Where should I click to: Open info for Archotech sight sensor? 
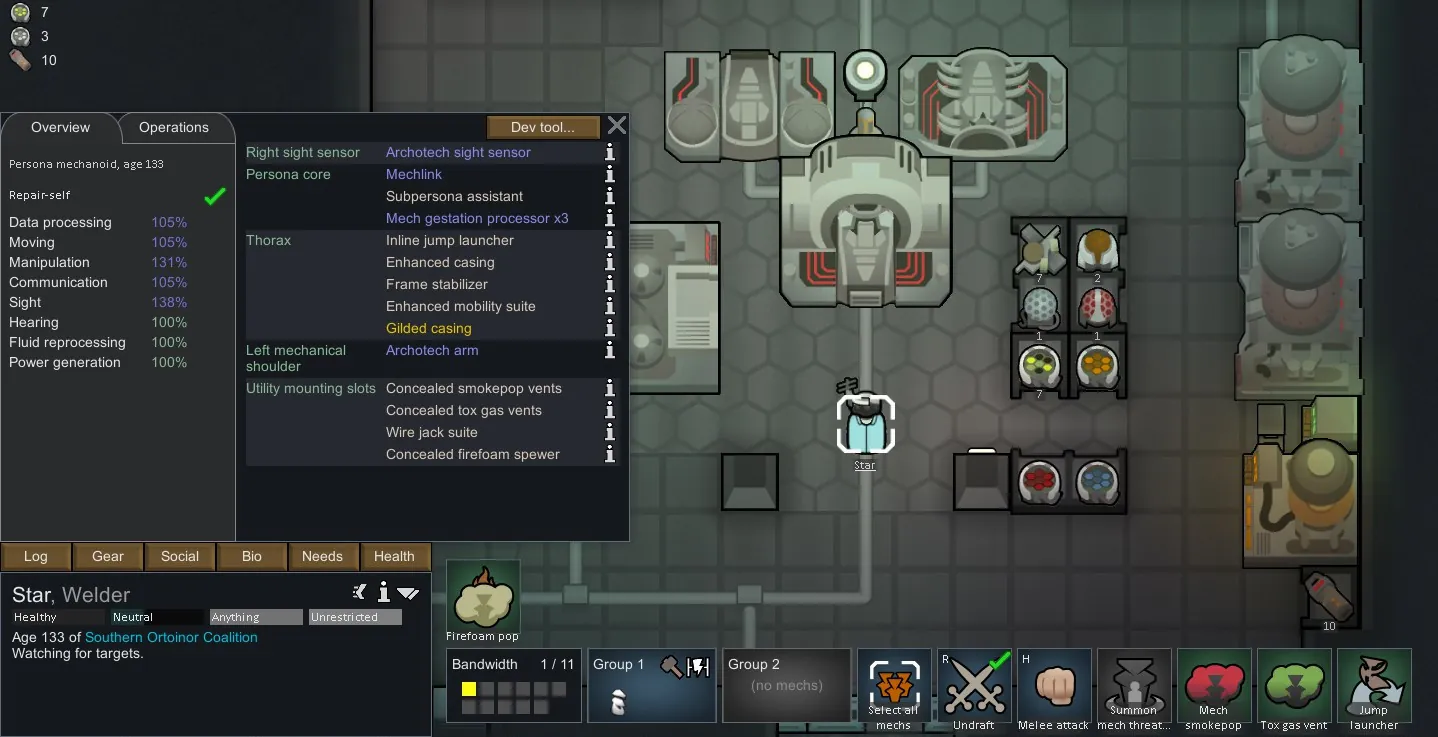pyautogui.click(x=609, y=153)
